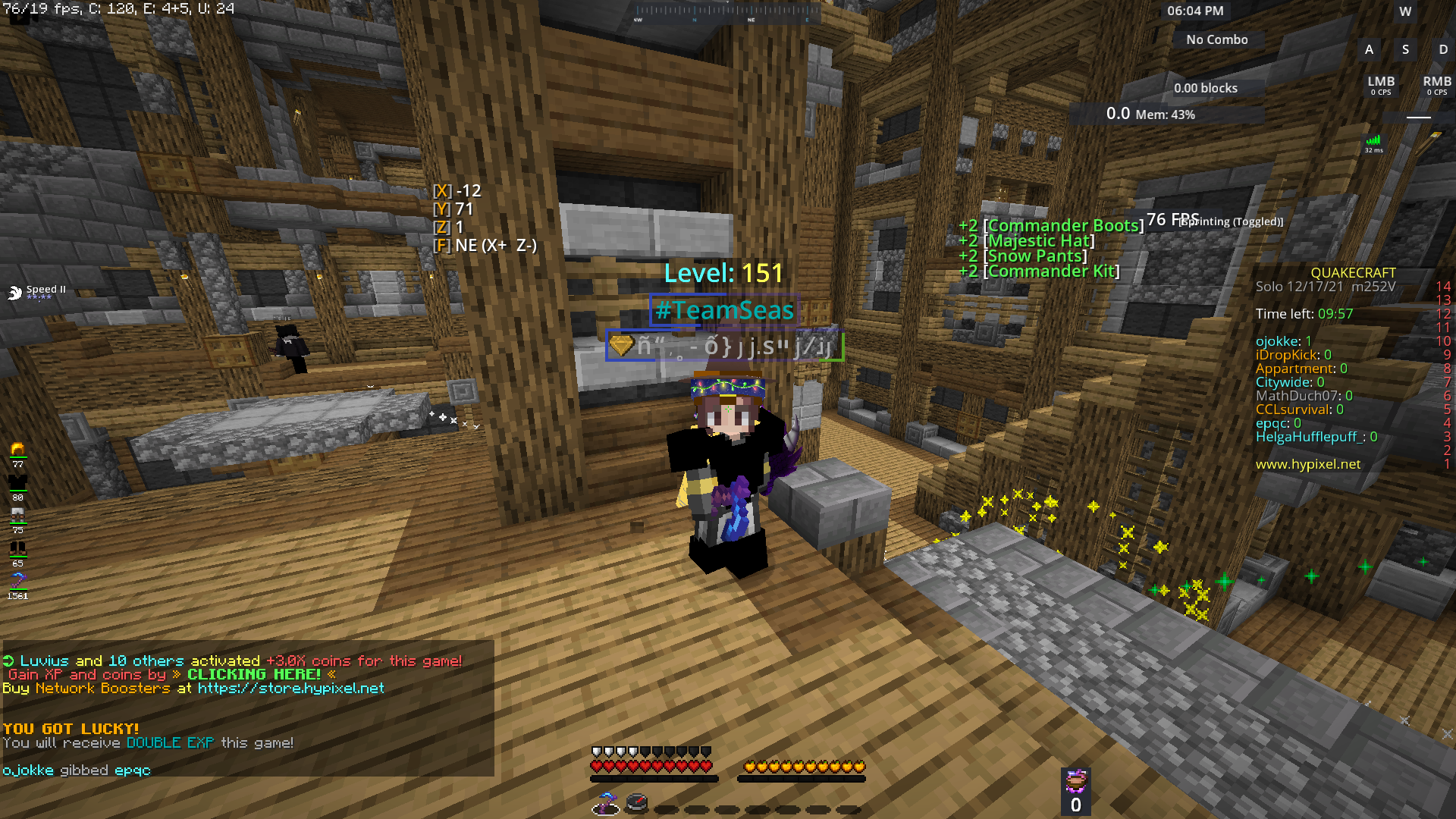Open the store.hypixel.net link in chat

click(x=290, y=688)
